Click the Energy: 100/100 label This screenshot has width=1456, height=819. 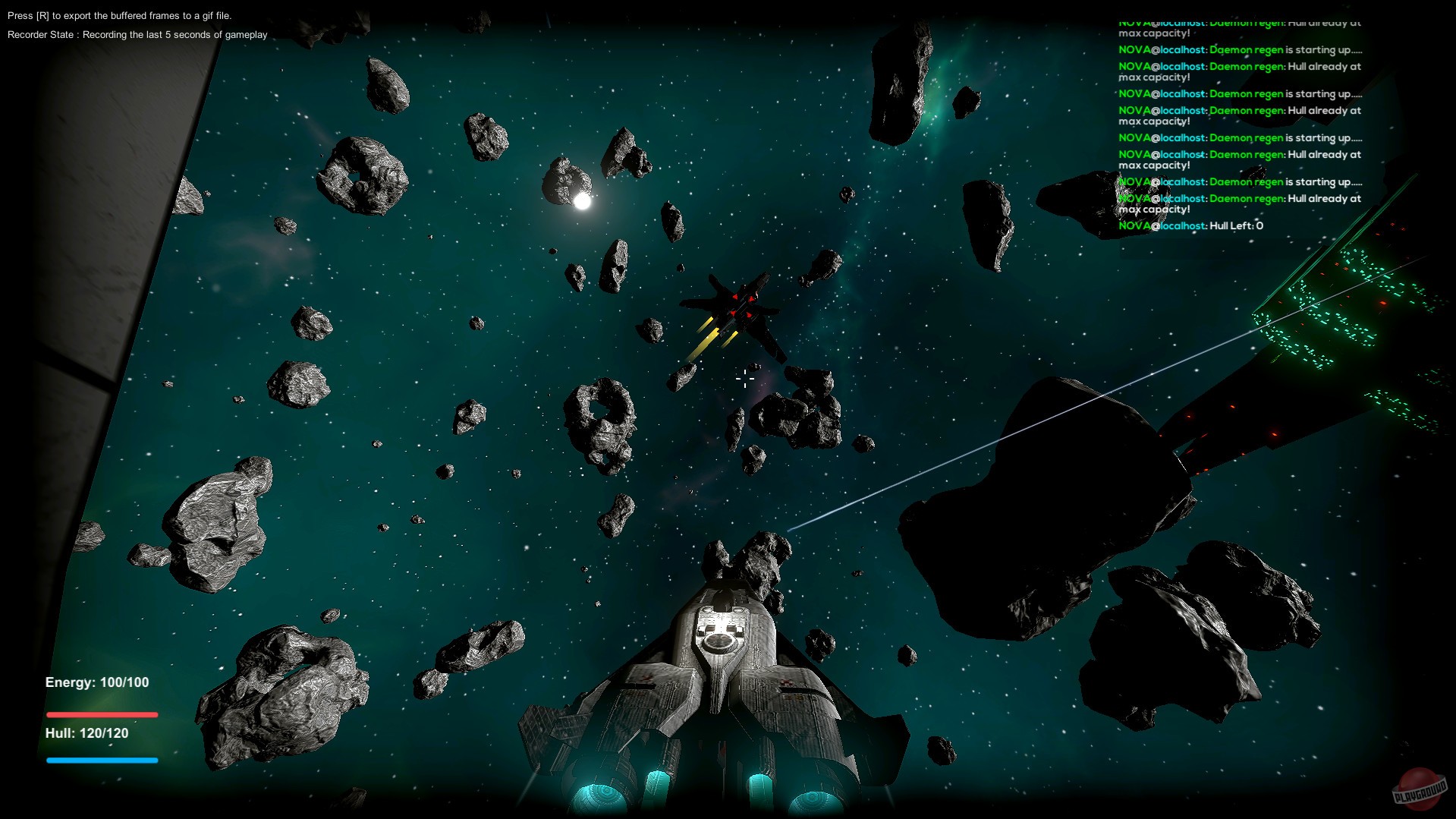click(x=96, y=682)
